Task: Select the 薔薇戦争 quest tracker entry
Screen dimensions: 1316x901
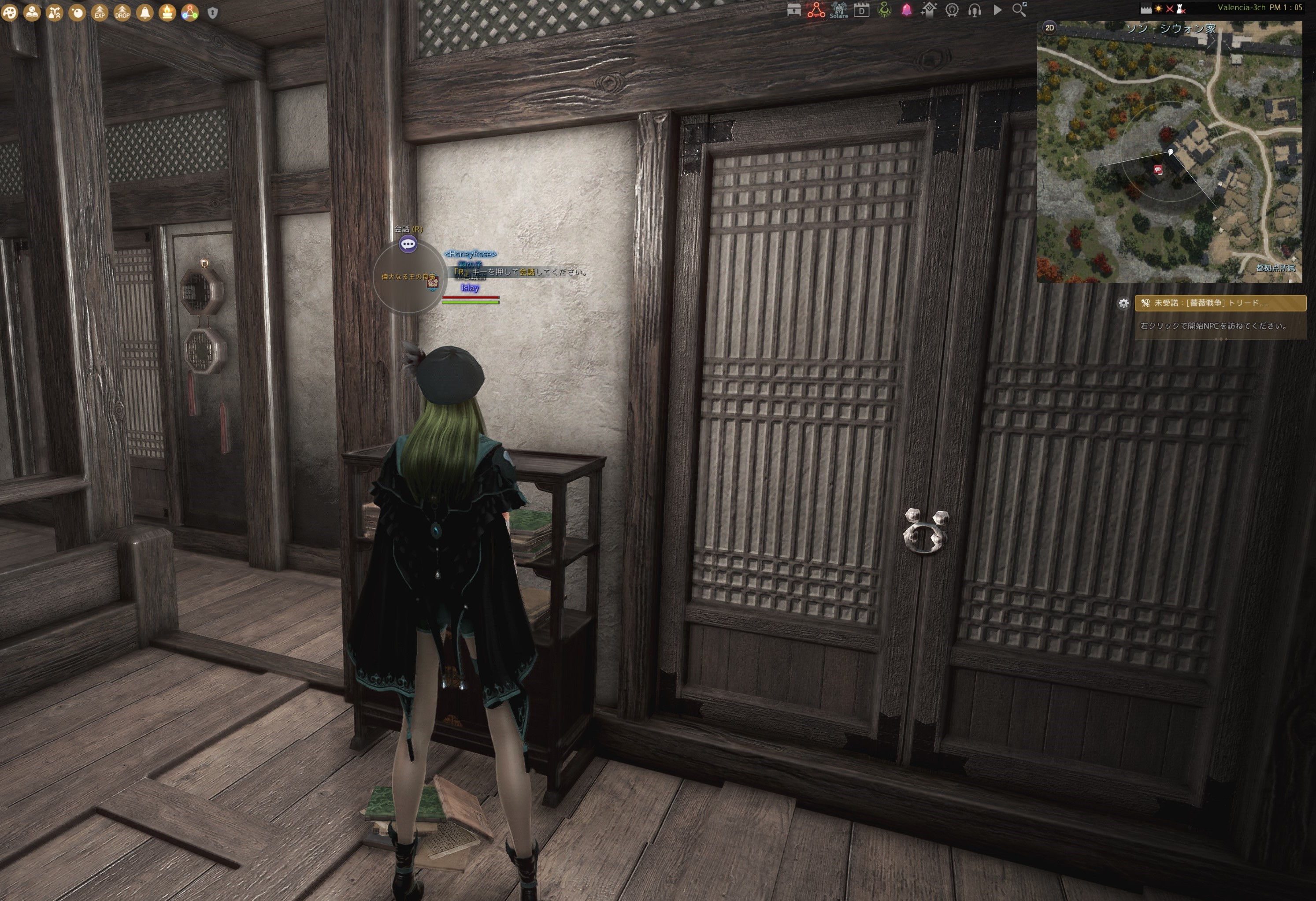Action: point(1220,303)
